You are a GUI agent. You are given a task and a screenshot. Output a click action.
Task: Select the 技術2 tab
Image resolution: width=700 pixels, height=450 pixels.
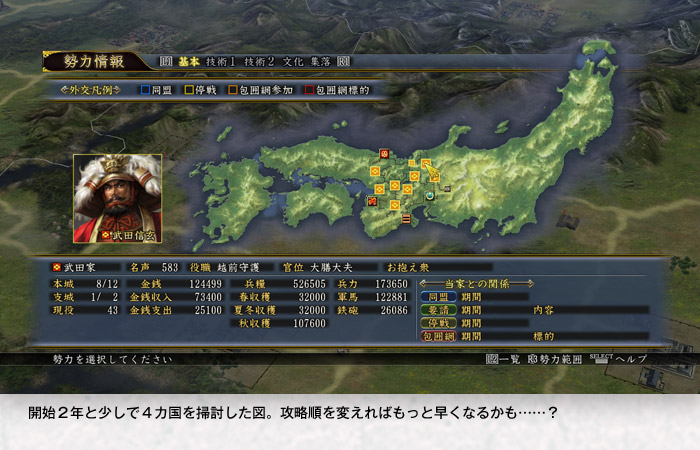tap(260, 62)
